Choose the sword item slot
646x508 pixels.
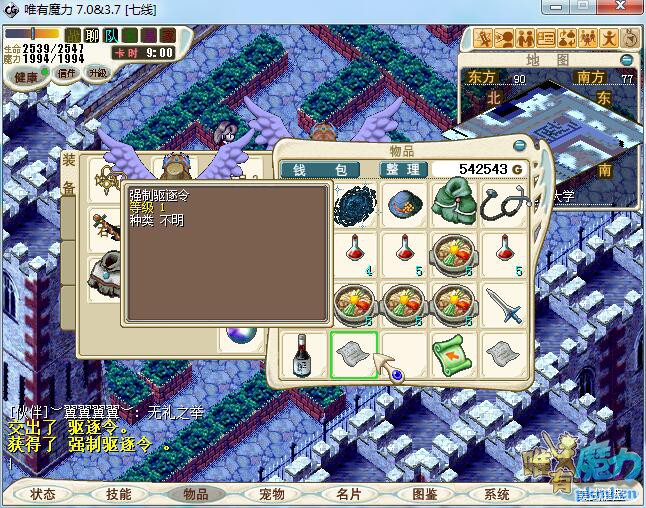click(503, 304)
